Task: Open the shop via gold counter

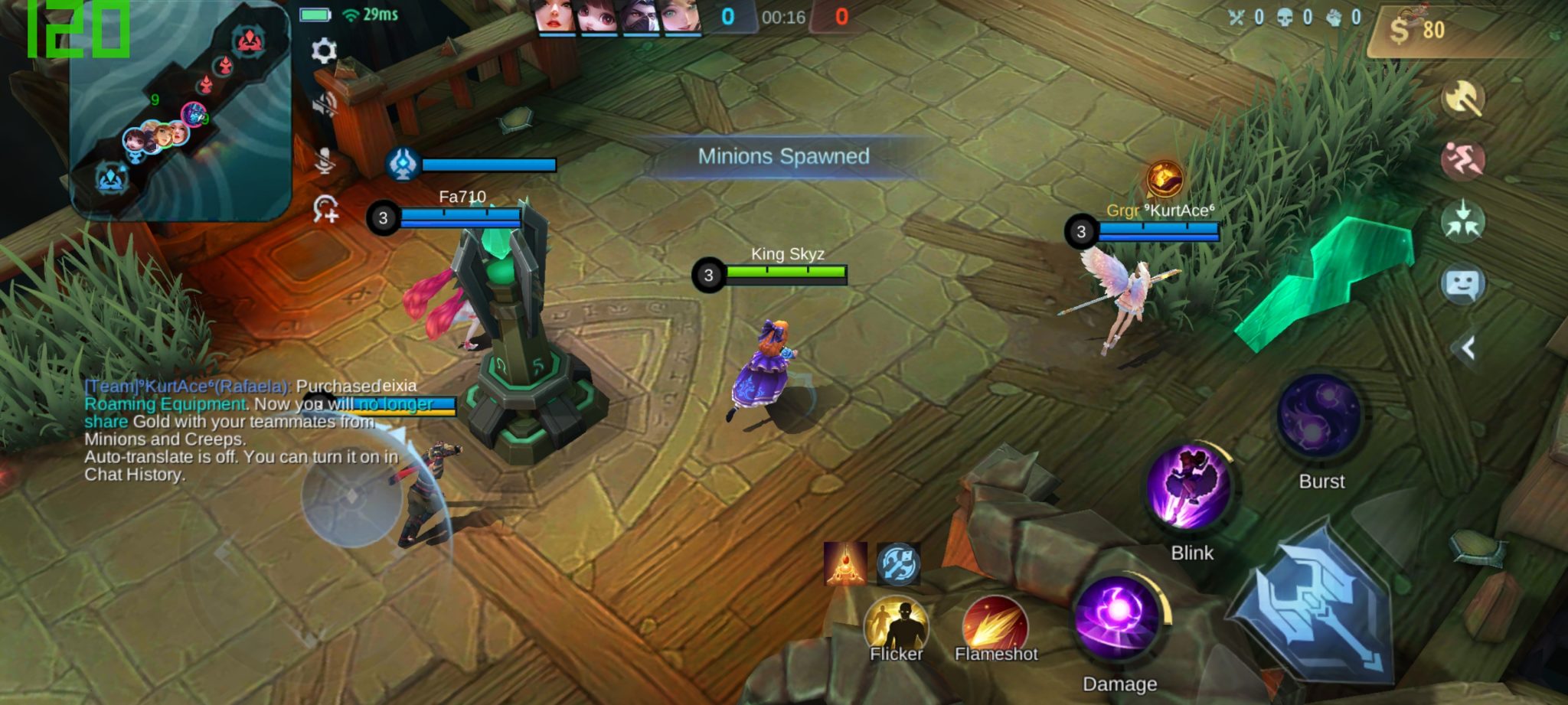Action: pyautogui.click(x=1418, y=31)
